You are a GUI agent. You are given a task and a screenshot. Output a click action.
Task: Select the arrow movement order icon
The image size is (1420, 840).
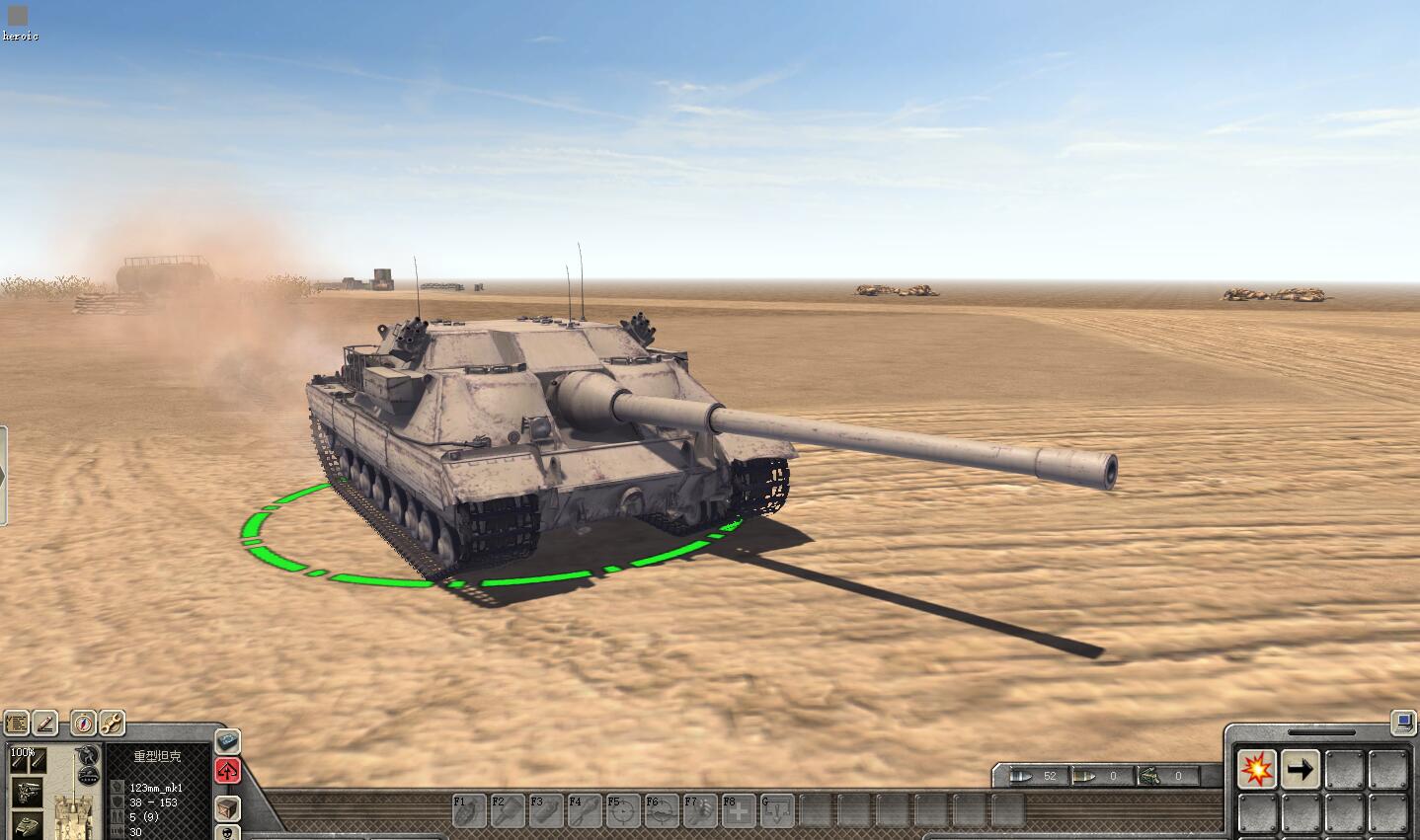(1302, 770)
